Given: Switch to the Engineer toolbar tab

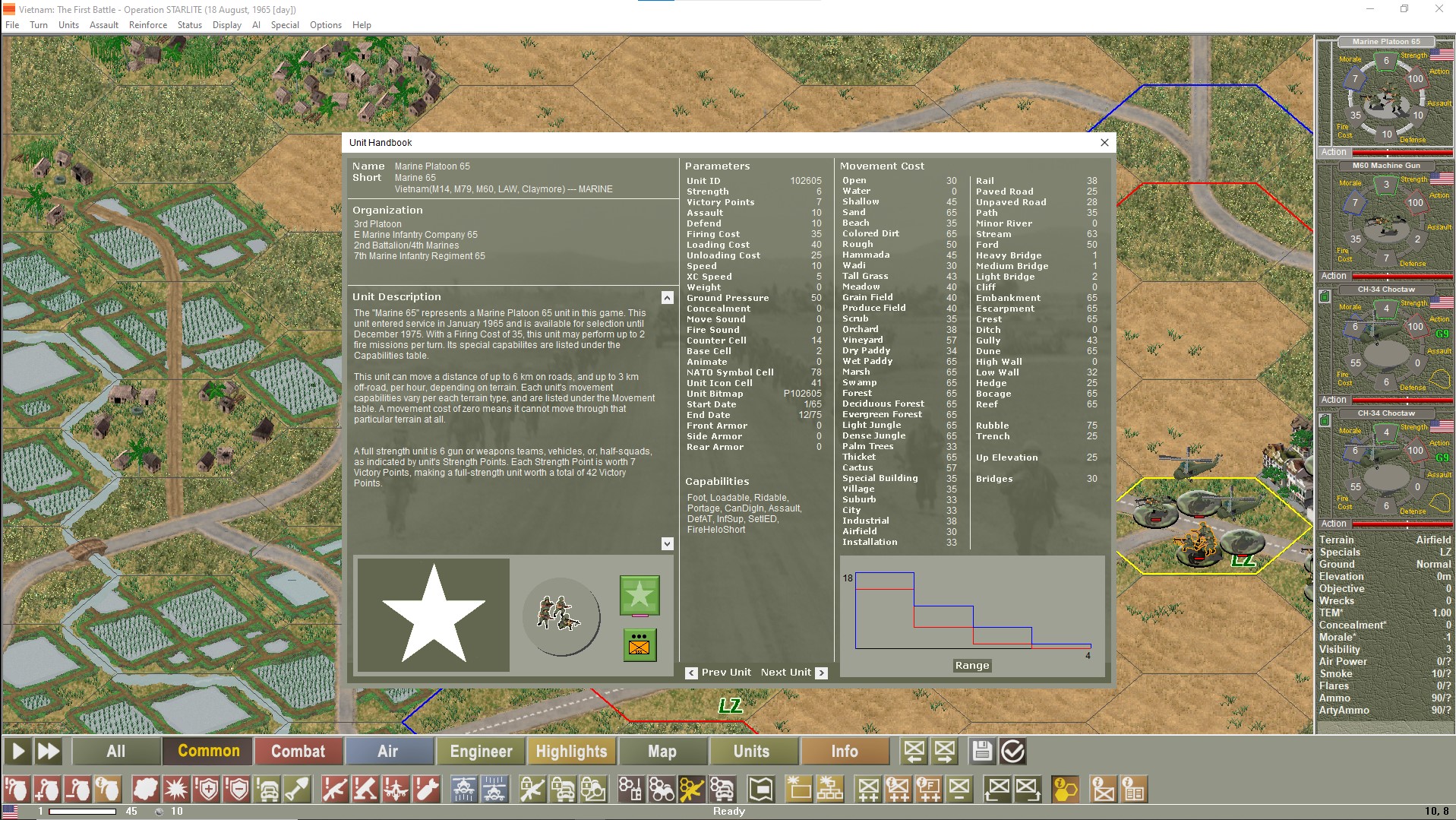Looking at the screenshot, I should [x=480, y=751].
